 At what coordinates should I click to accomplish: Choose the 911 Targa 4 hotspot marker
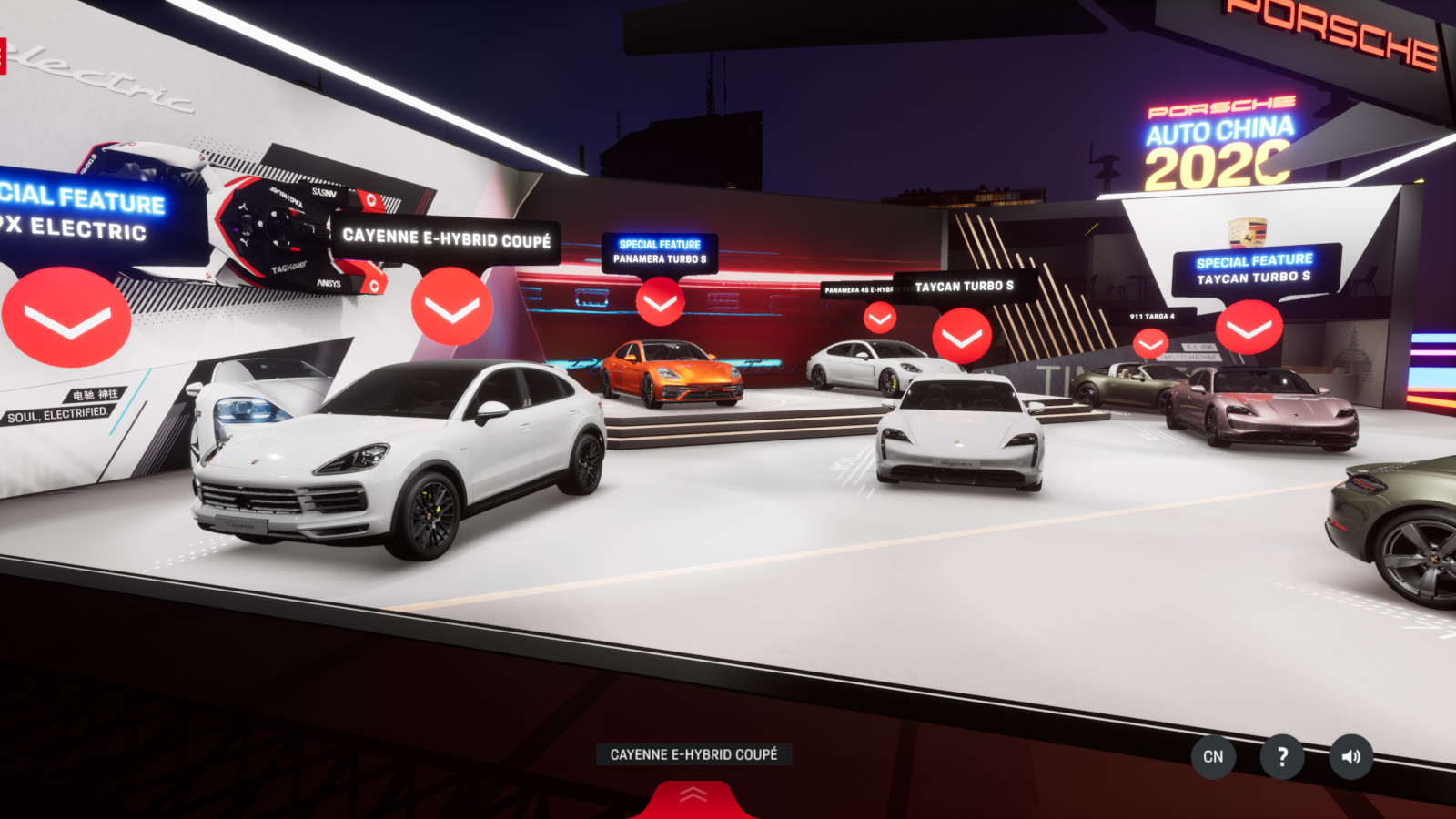click(x=1150, y=343)
